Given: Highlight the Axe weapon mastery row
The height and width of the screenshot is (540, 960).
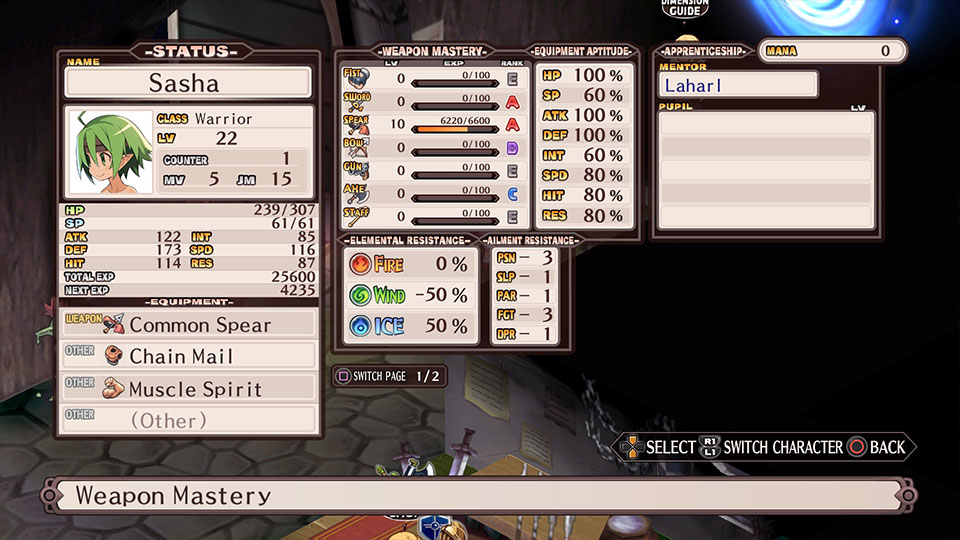Looking at the screenshot, I should [x=435, y=193].
